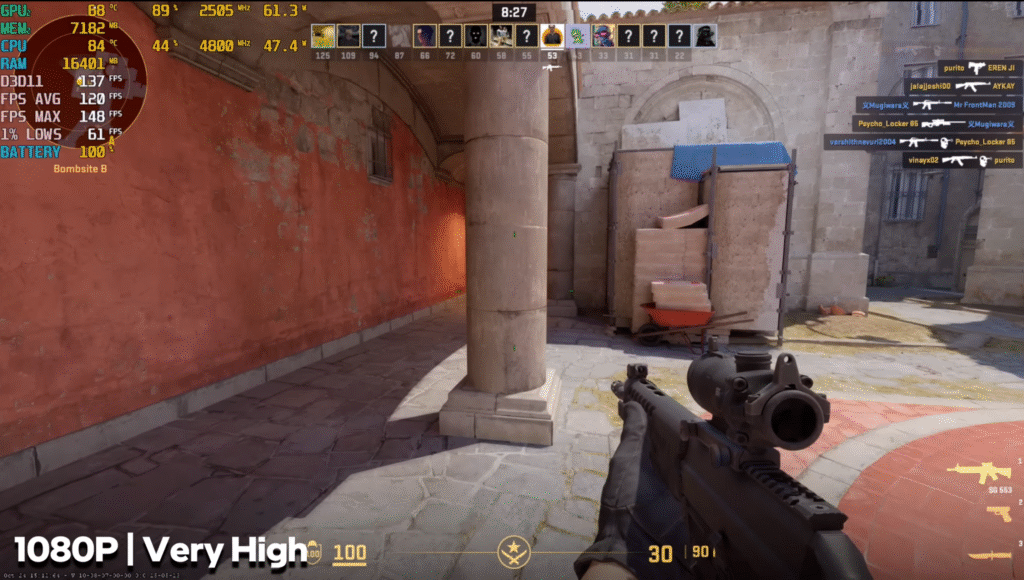Image resolution: width=1024 pixels, height=580 pixels.
Task: Select the jalajjoshi00 killed AYKAY feed row
Action: tap(962, 86)
